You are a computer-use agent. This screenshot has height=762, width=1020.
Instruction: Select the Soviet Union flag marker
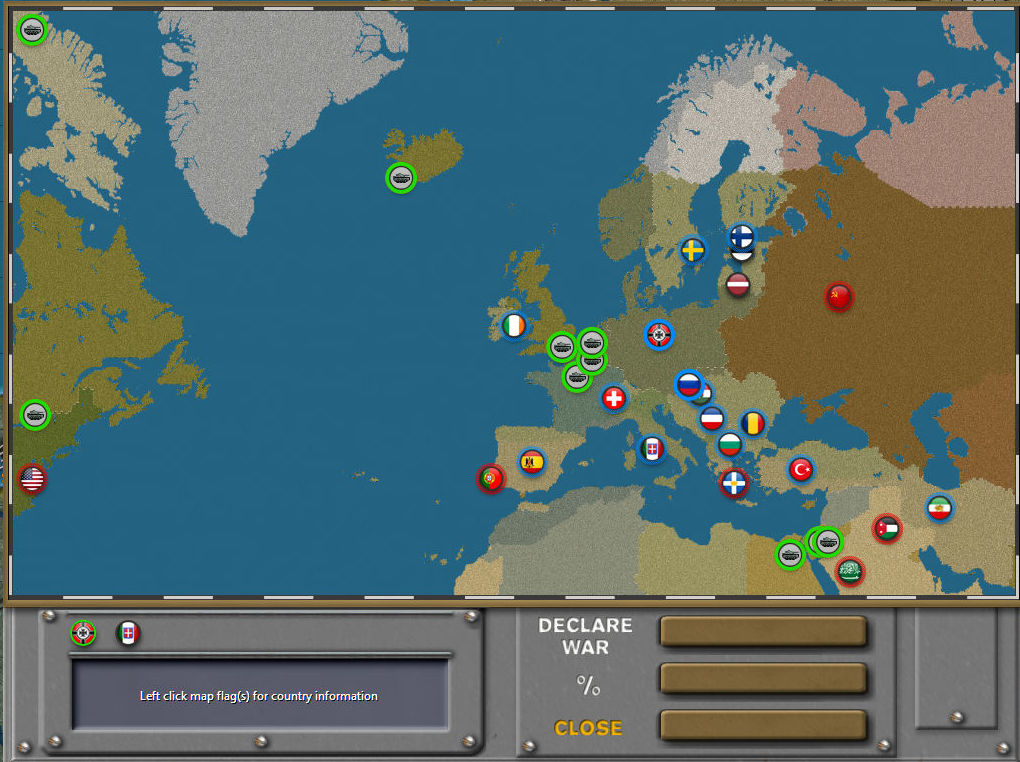tap(839, 296)
